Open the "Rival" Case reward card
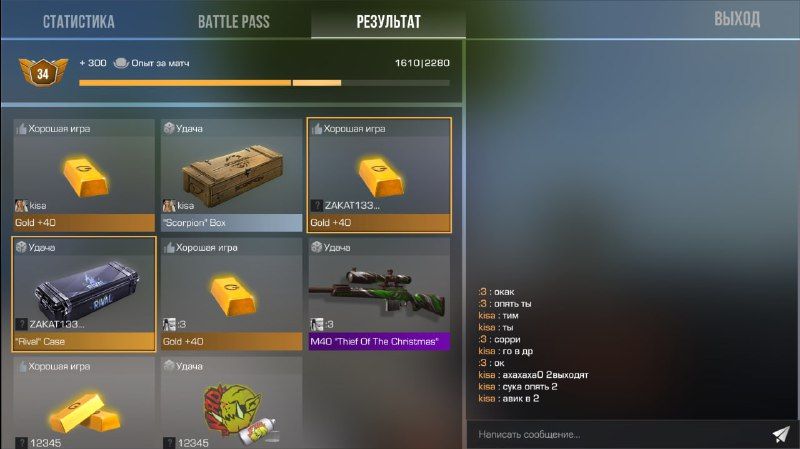The image size is (800, 449). 84,294
